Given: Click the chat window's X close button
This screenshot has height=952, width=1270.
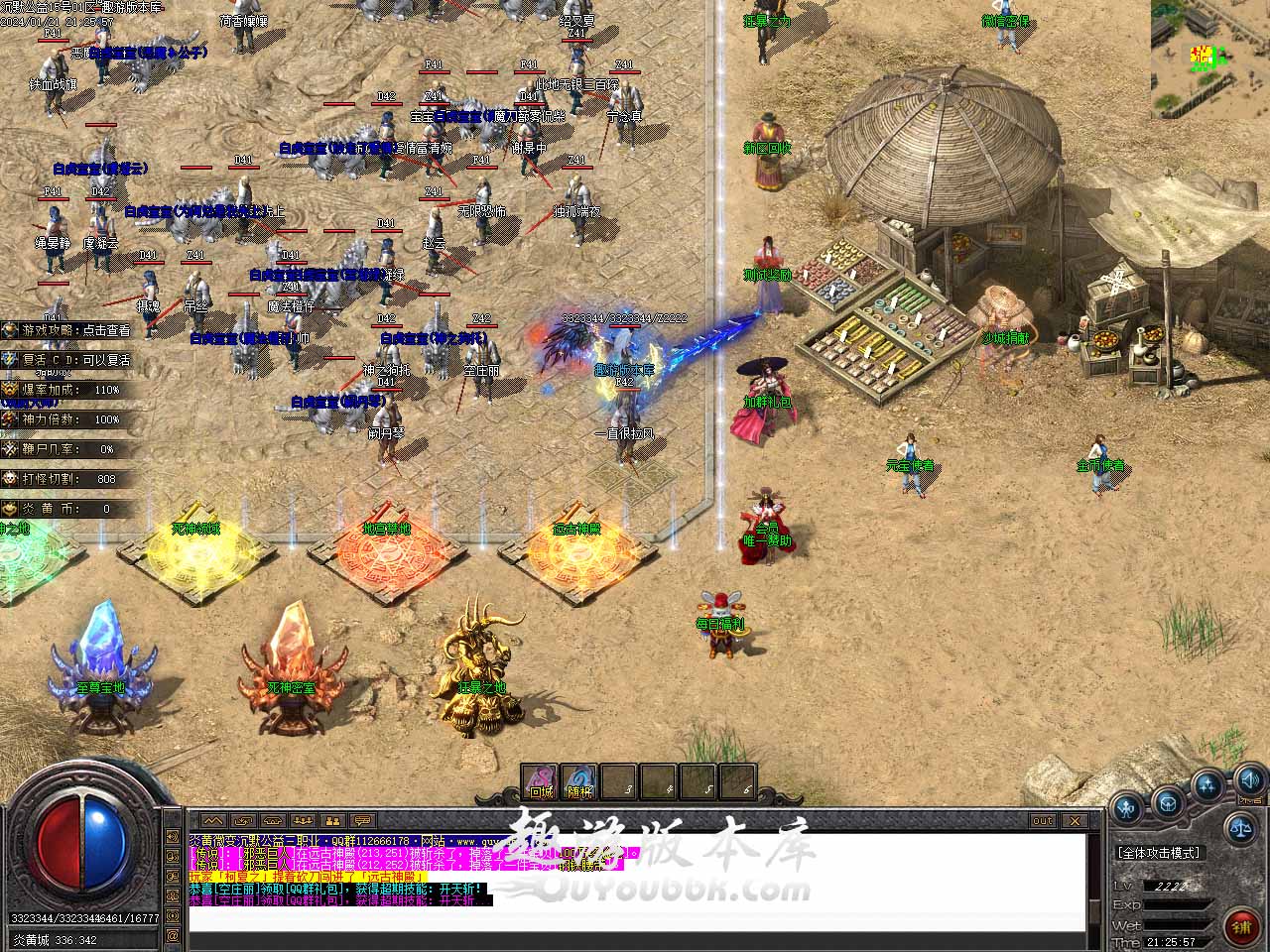Looking at the screenshot, I should [1076, 820].
